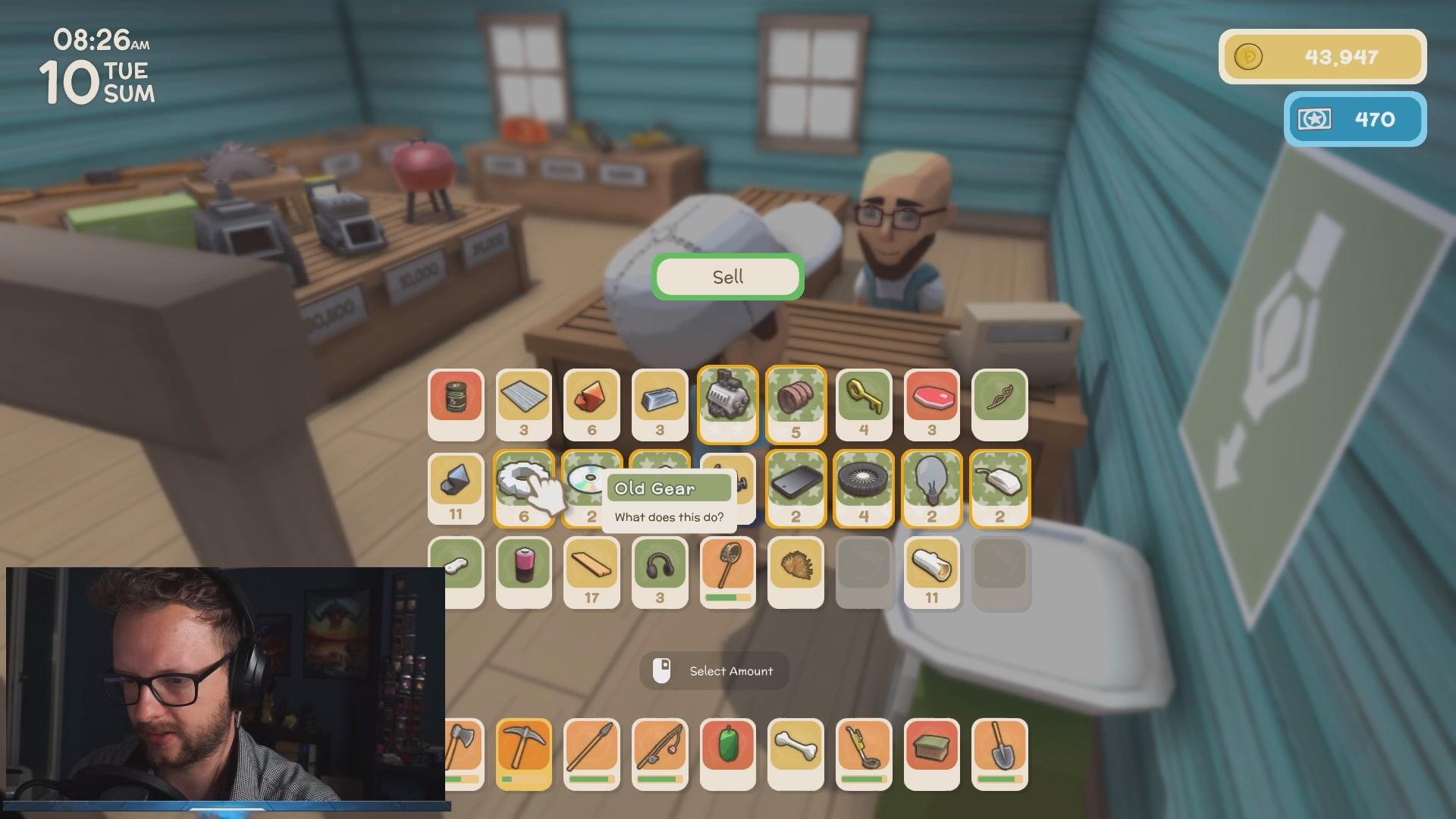Select the computer mouse item slot
The width and height of the screenshot is (1456, 819).
pyautogui.click(x=999, y=488)
